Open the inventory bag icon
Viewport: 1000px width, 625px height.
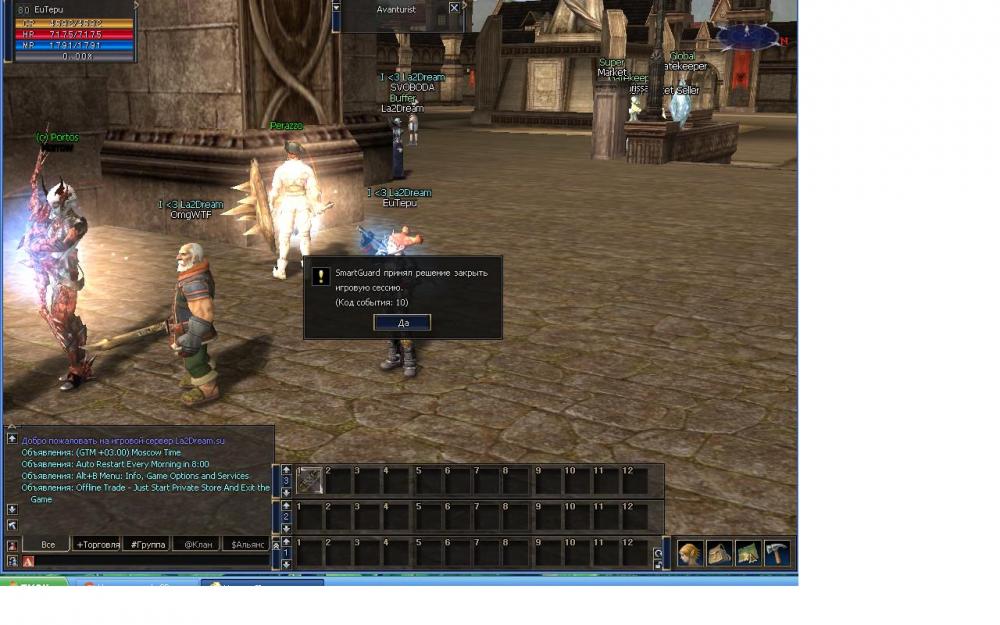click(x=719, y=554)
